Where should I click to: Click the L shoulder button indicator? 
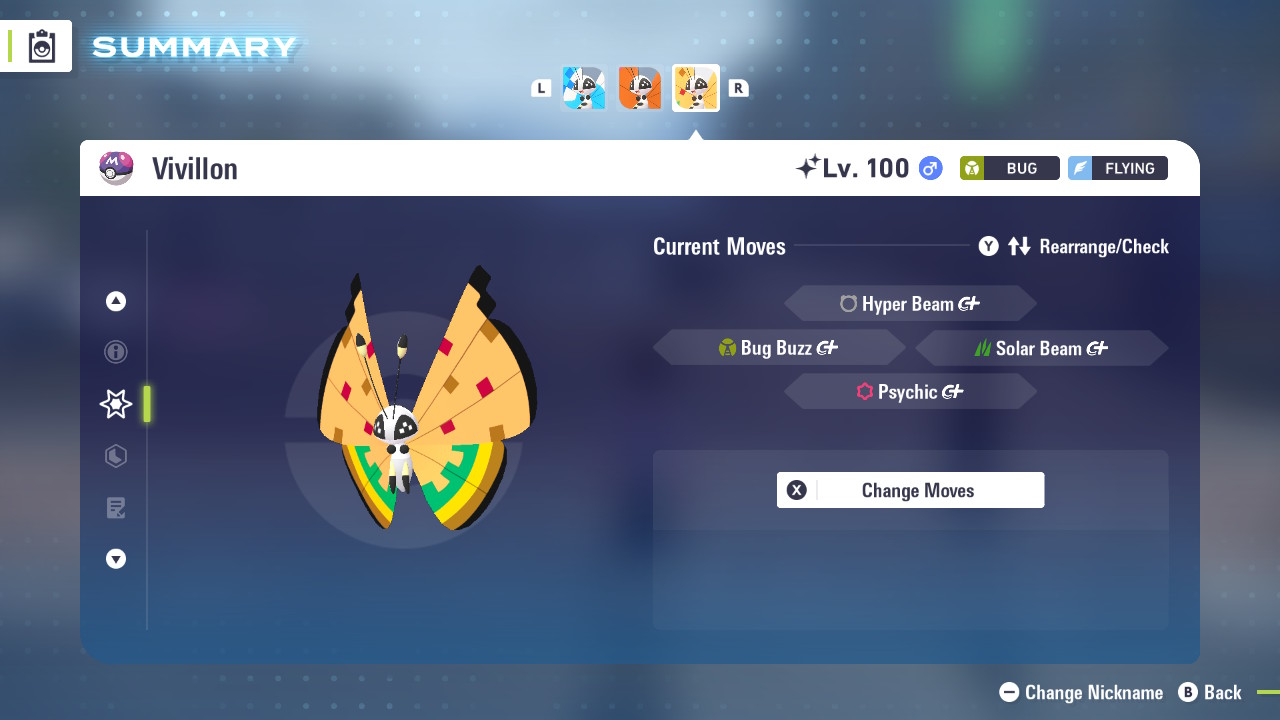[541, 88]
